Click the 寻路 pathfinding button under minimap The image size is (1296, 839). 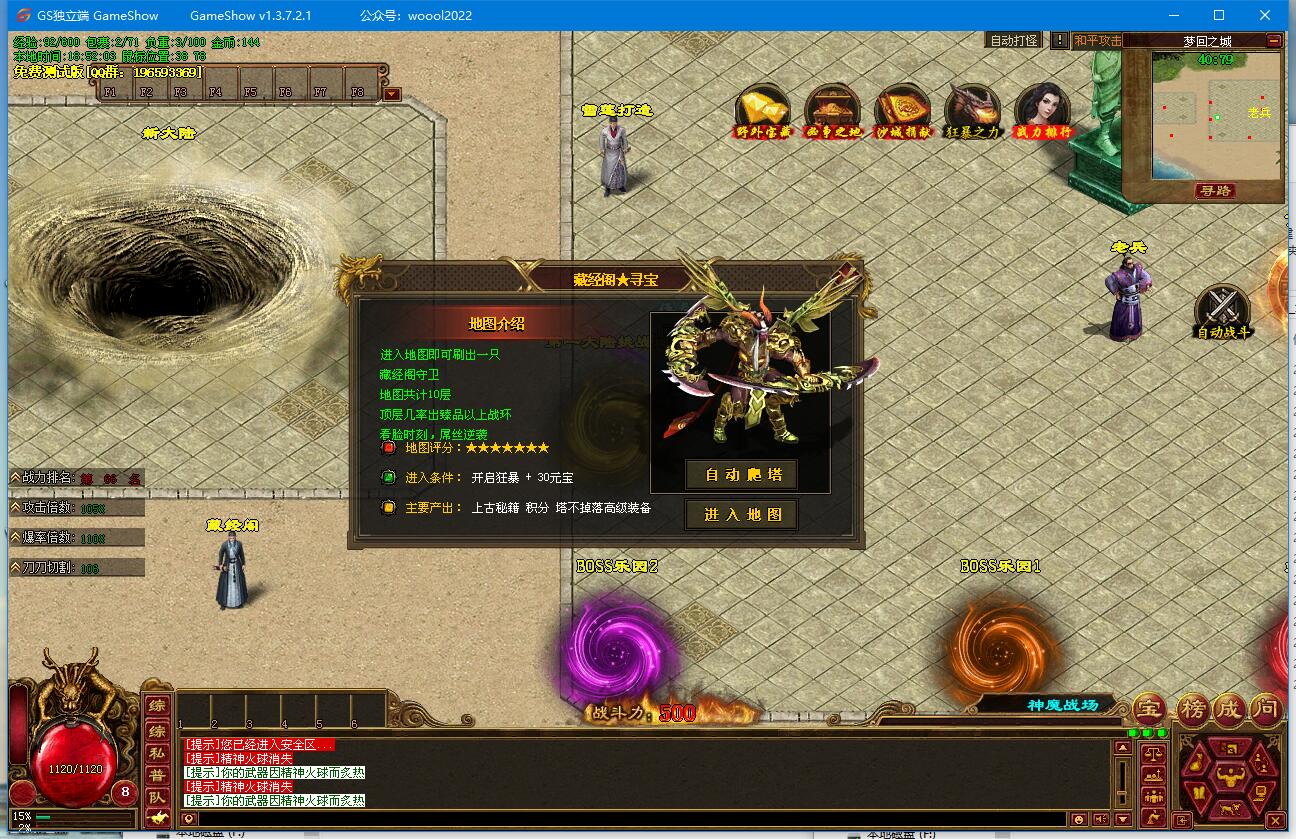pyautogui.click(x=1216, y=191)
